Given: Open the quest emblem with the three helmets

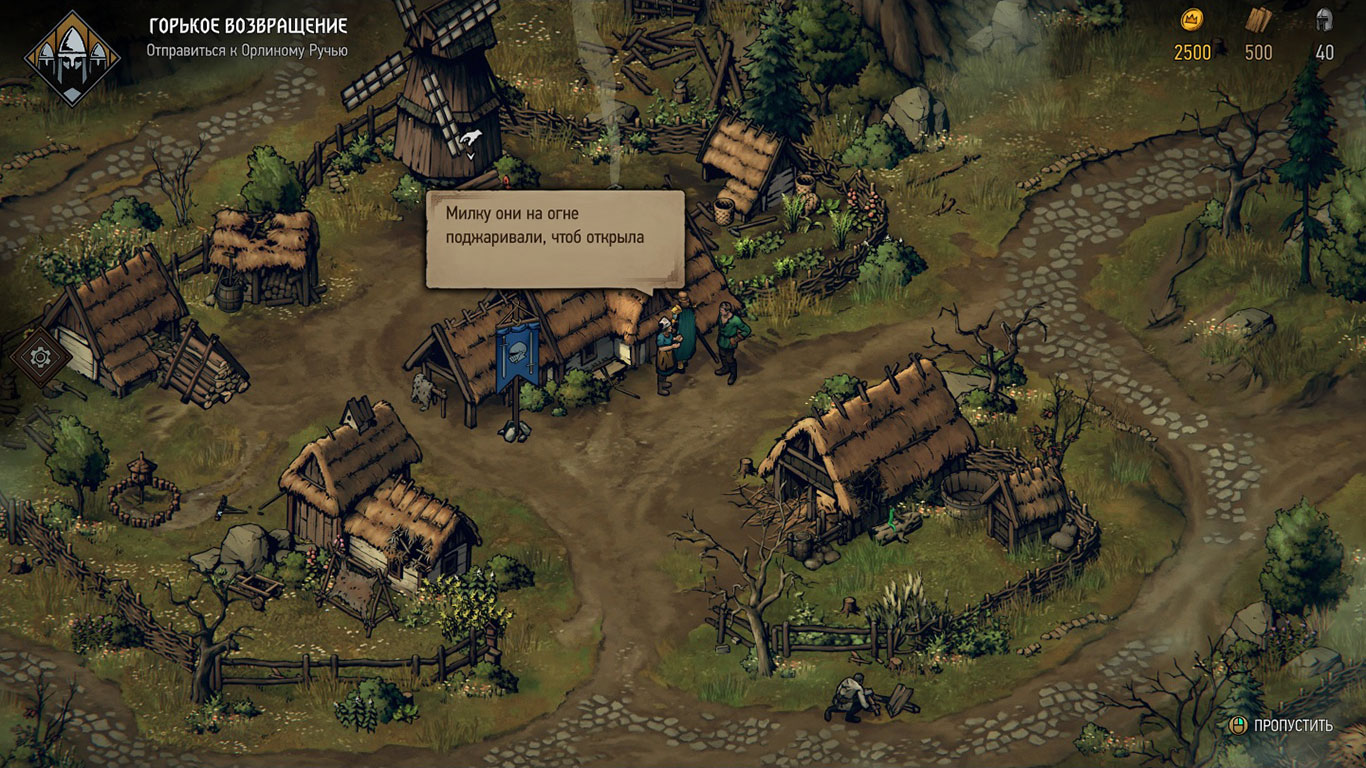Looking at the screenshot, I should coord(72,58).
